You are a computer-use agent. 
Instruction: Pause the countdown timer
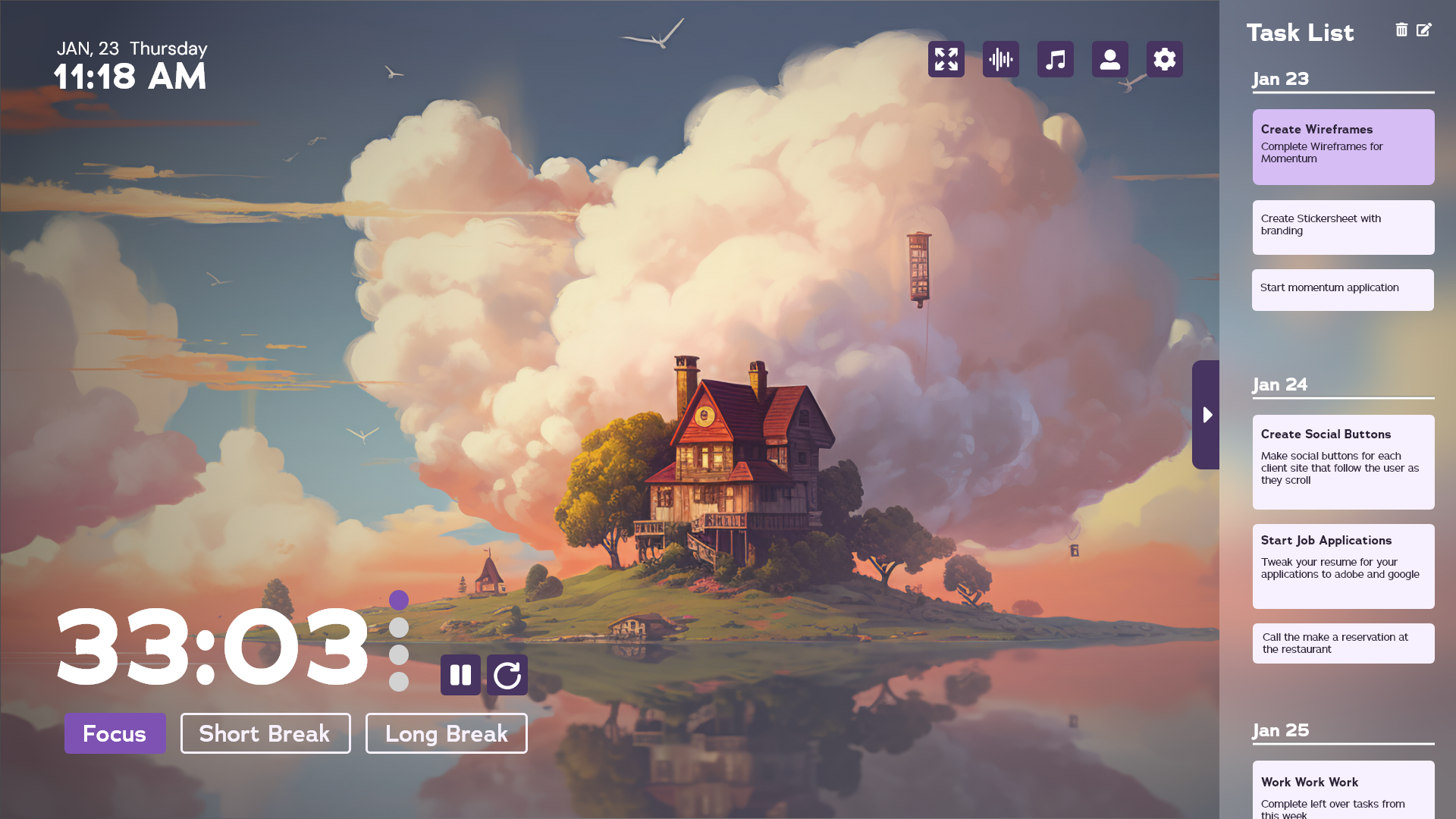460,675
